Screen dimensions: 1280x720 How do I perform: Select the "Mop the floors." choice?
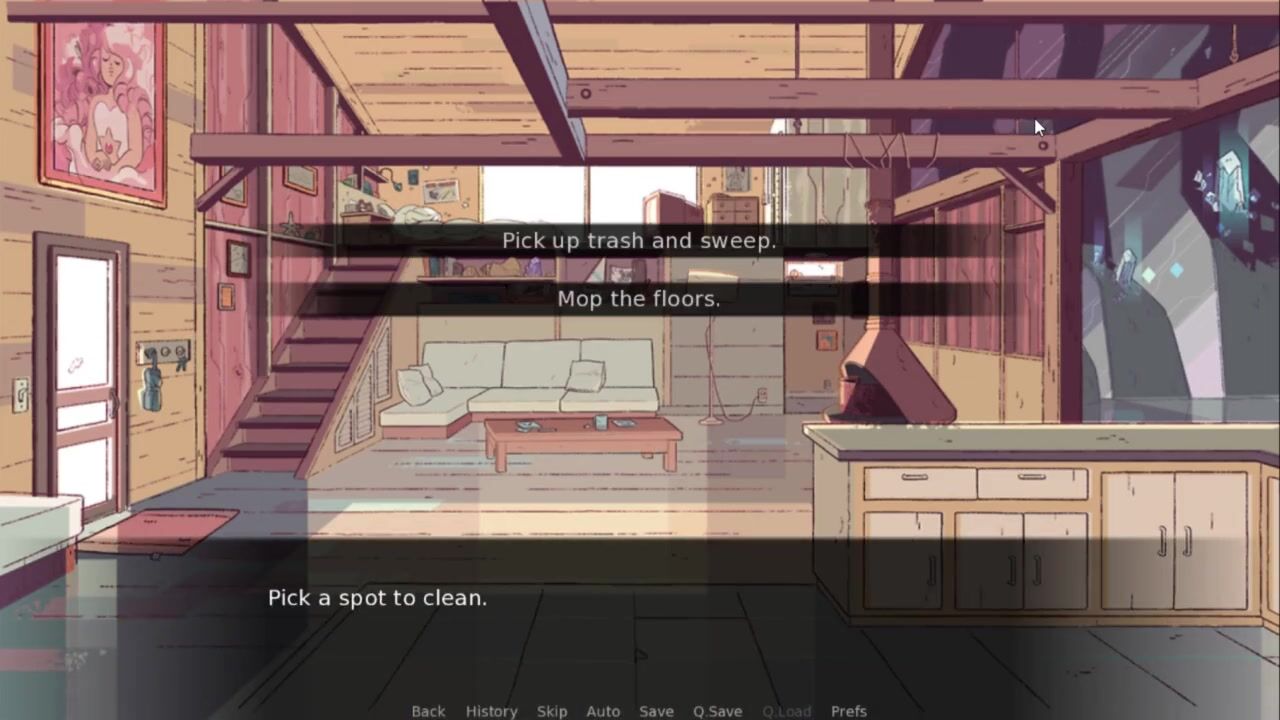[638, 299]
